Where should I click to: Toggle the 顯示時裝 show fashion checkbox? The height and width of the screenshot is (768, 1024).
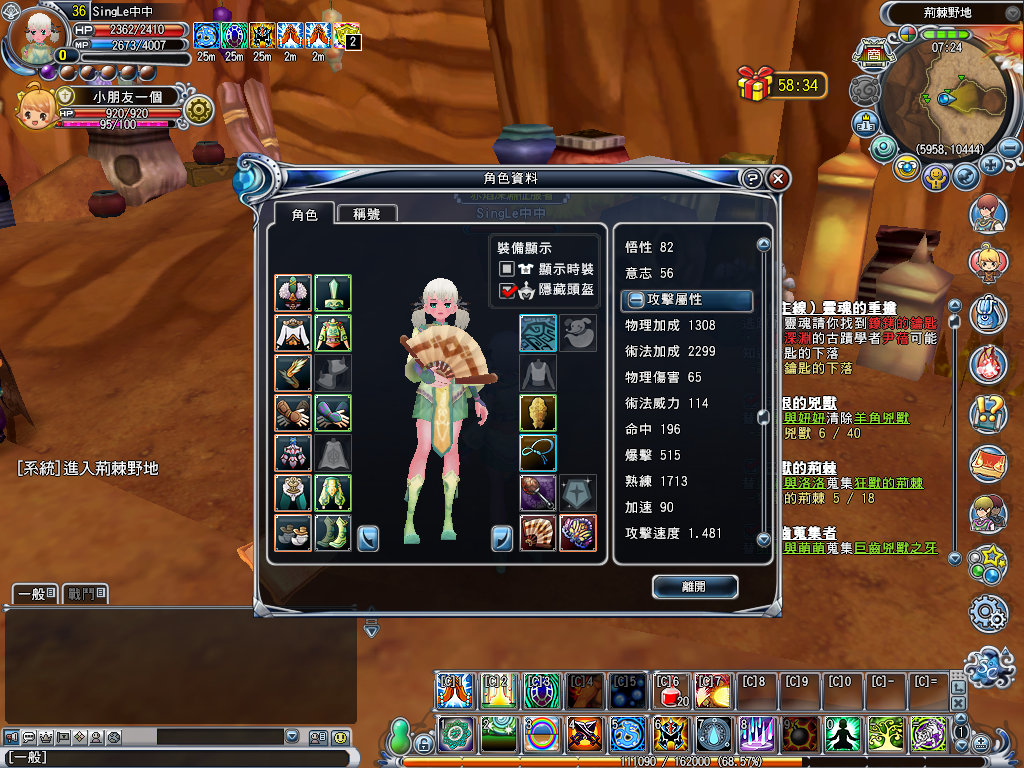(x=508, y=269)
